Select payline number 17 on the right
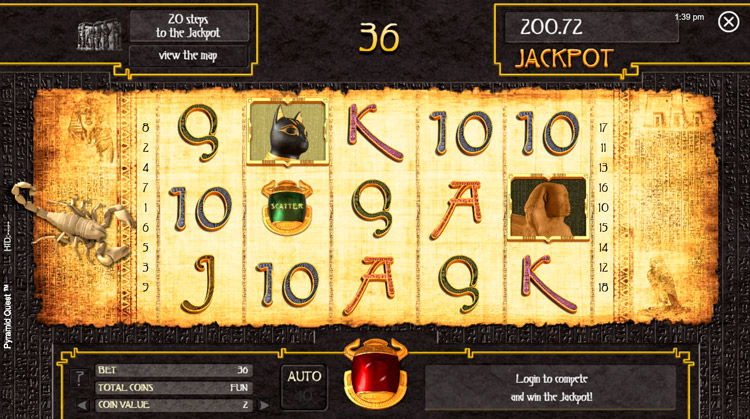750x419 pixels. pyautogui.click(x=603, y=127)
